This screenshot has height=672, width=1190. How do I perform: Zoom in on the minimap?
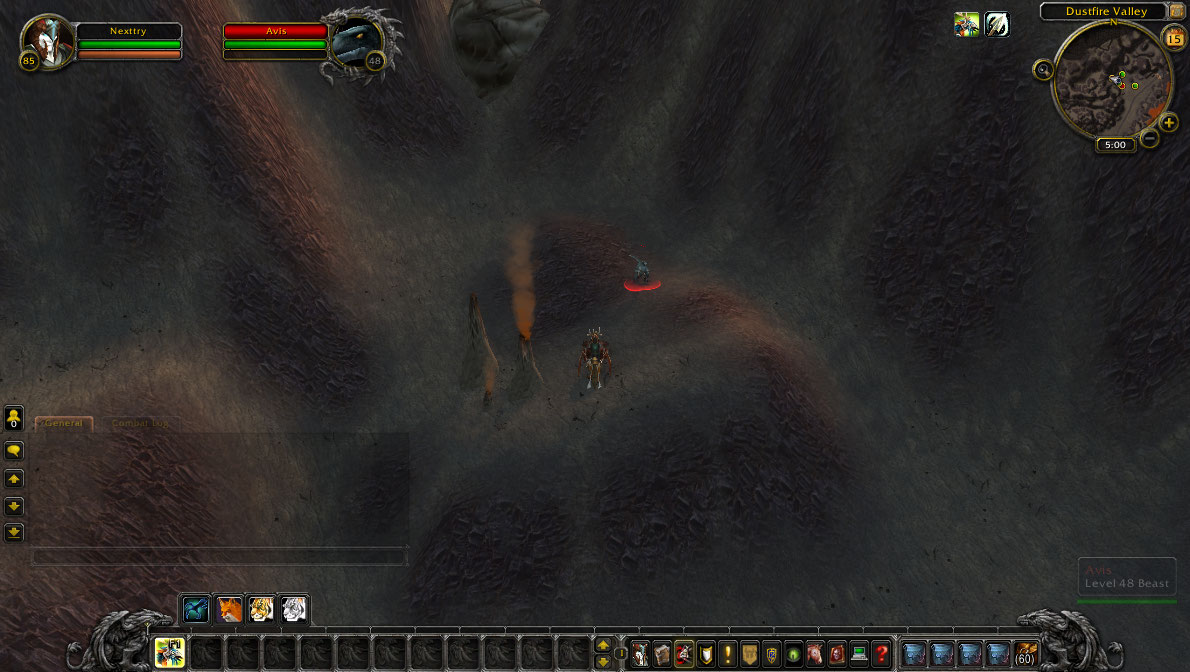(1169, 123)
